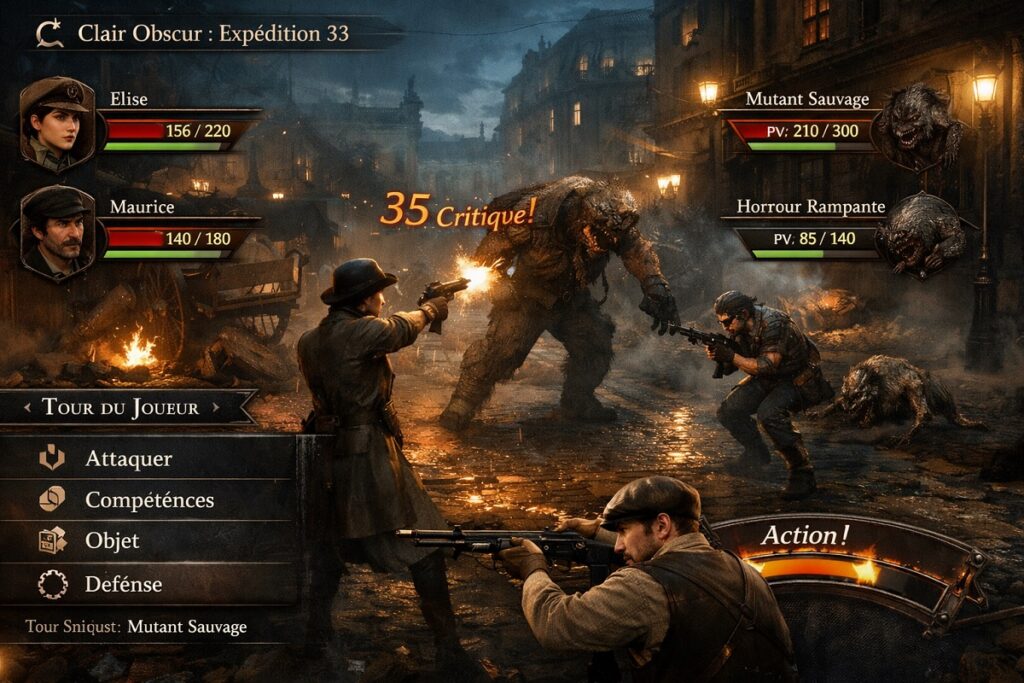Select Maurice's character portrait
Viewport: 1024px width, 683px height.
57,231
